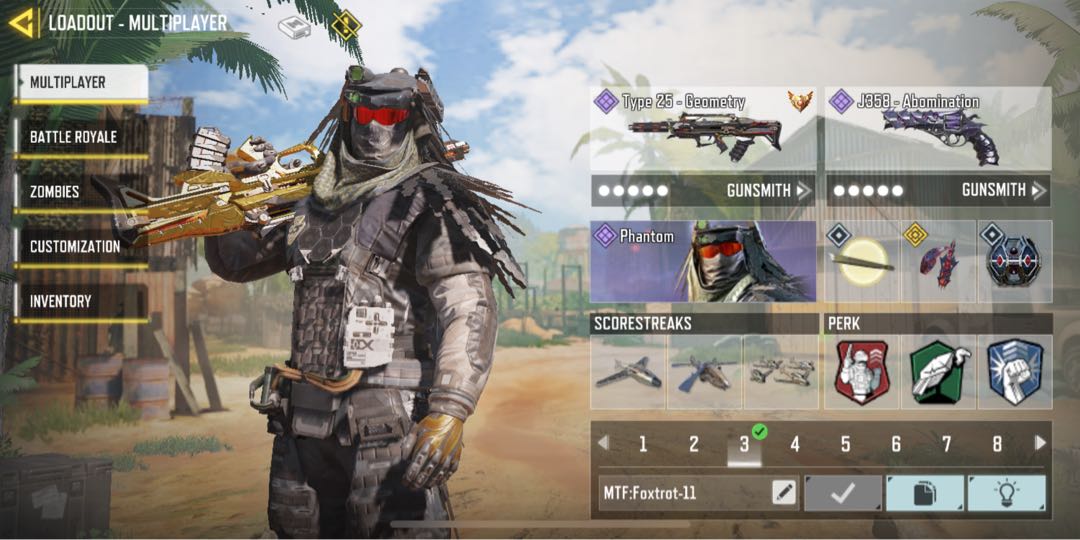Open Gunsmith for the J358
The width and height of the screenshot is (1080, 540).
click(x=1003, y=190)
